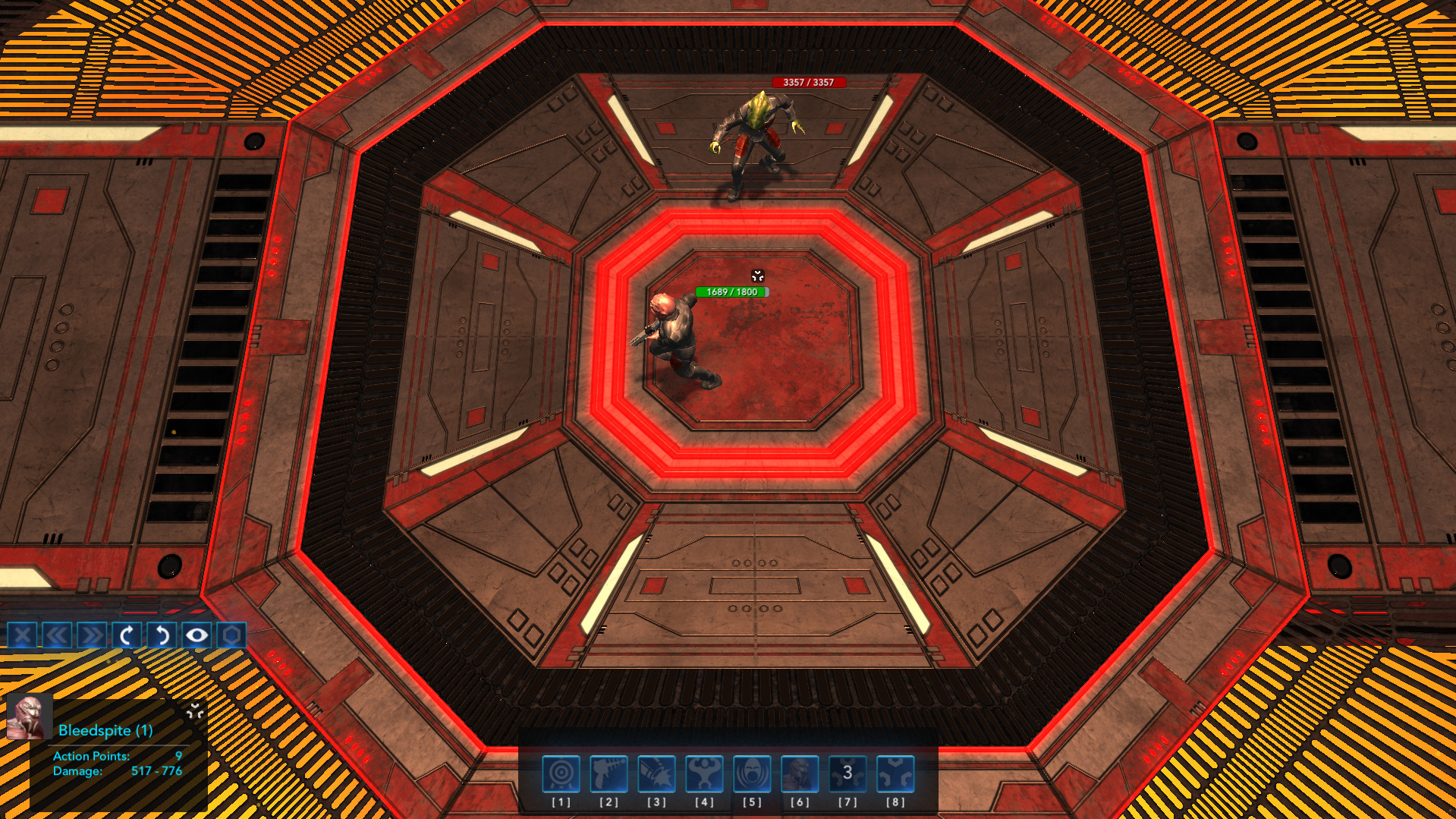1456x819 pixels.
Task: Use the triple-gear ability with 3 charges
Action: (x=848, y=773)
